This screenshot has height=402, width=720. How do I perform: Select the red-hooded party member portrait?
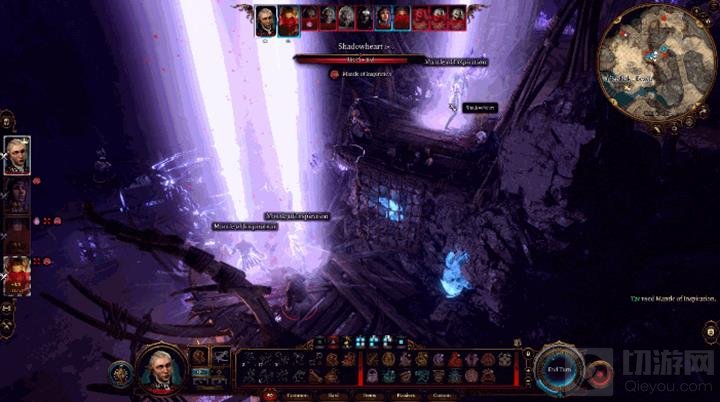(17, 274)
